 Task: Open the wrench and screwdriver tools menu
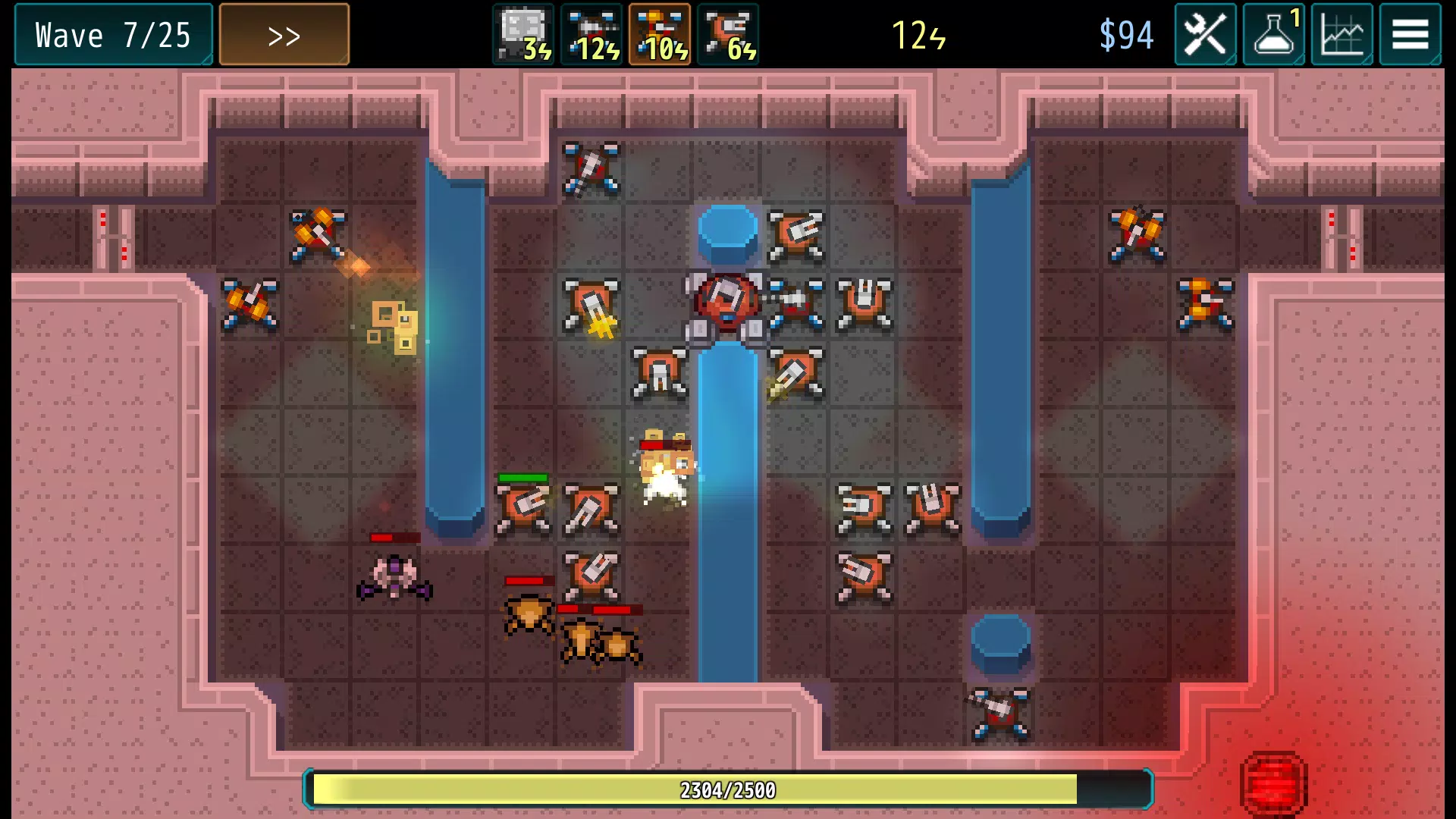(1205, 35)
